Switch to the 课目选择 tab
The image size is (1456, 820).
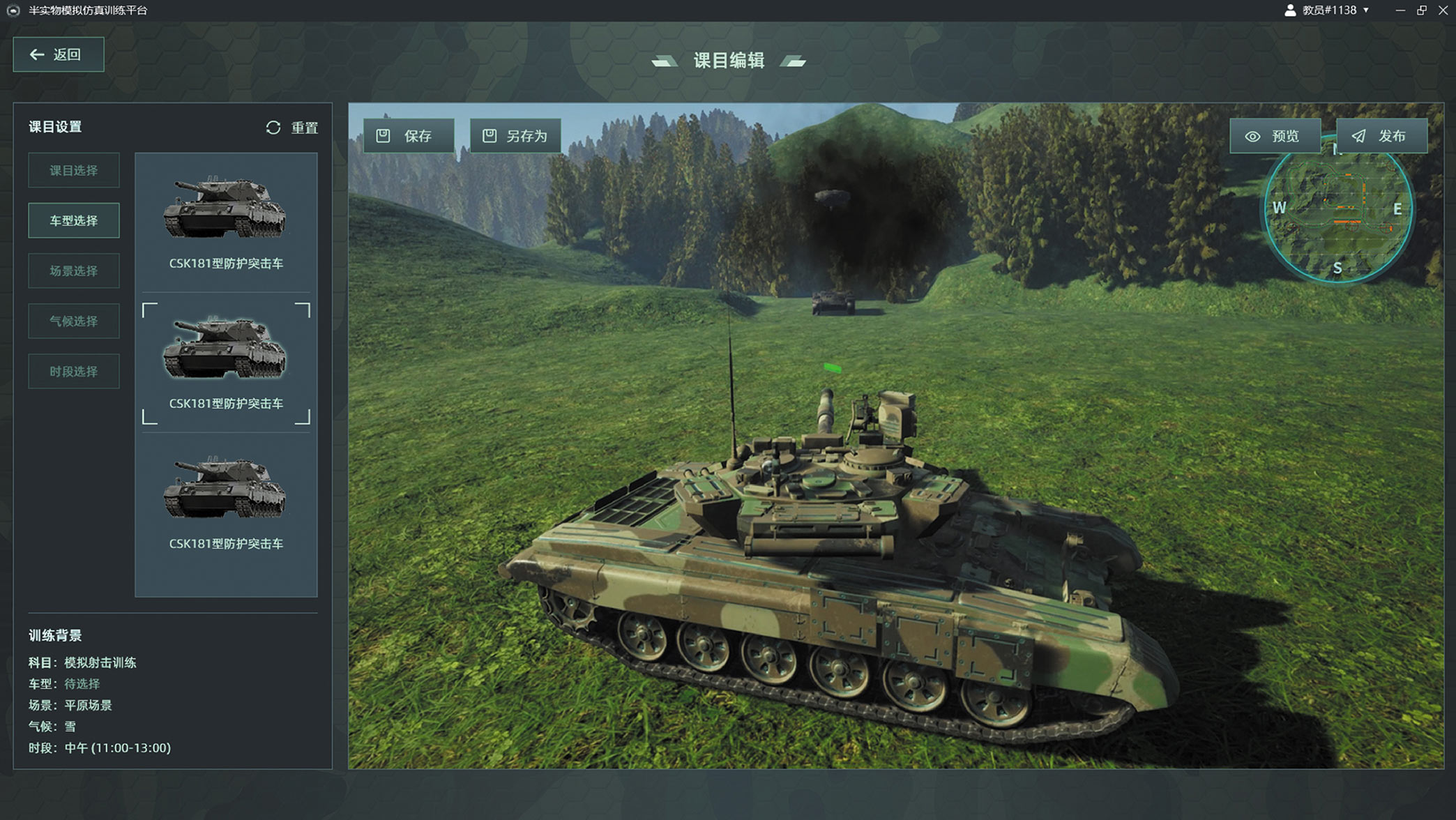74,171
